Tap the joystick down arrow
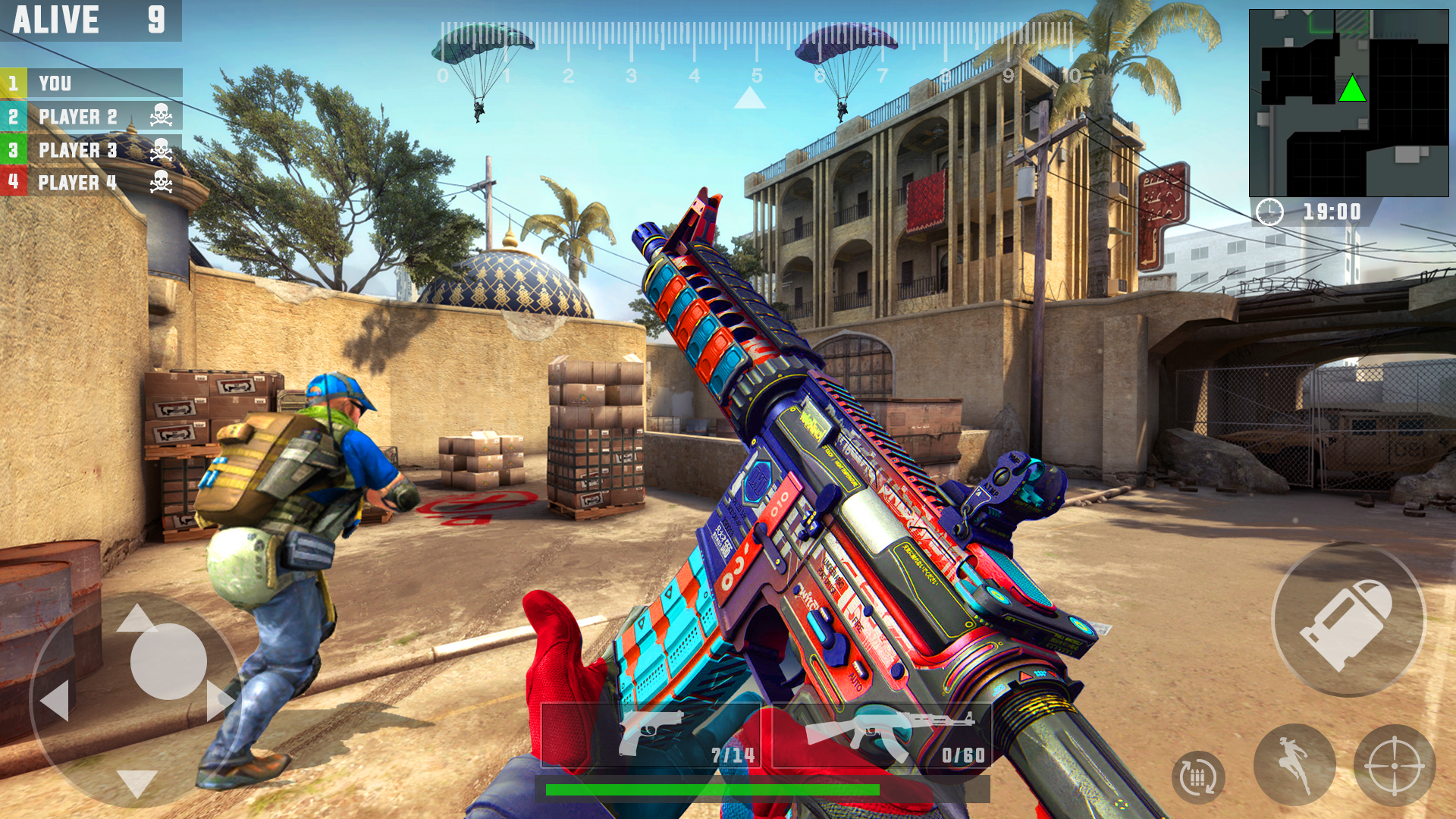Viewport: 1456px width, 819px height. click(x=137, y=782)
